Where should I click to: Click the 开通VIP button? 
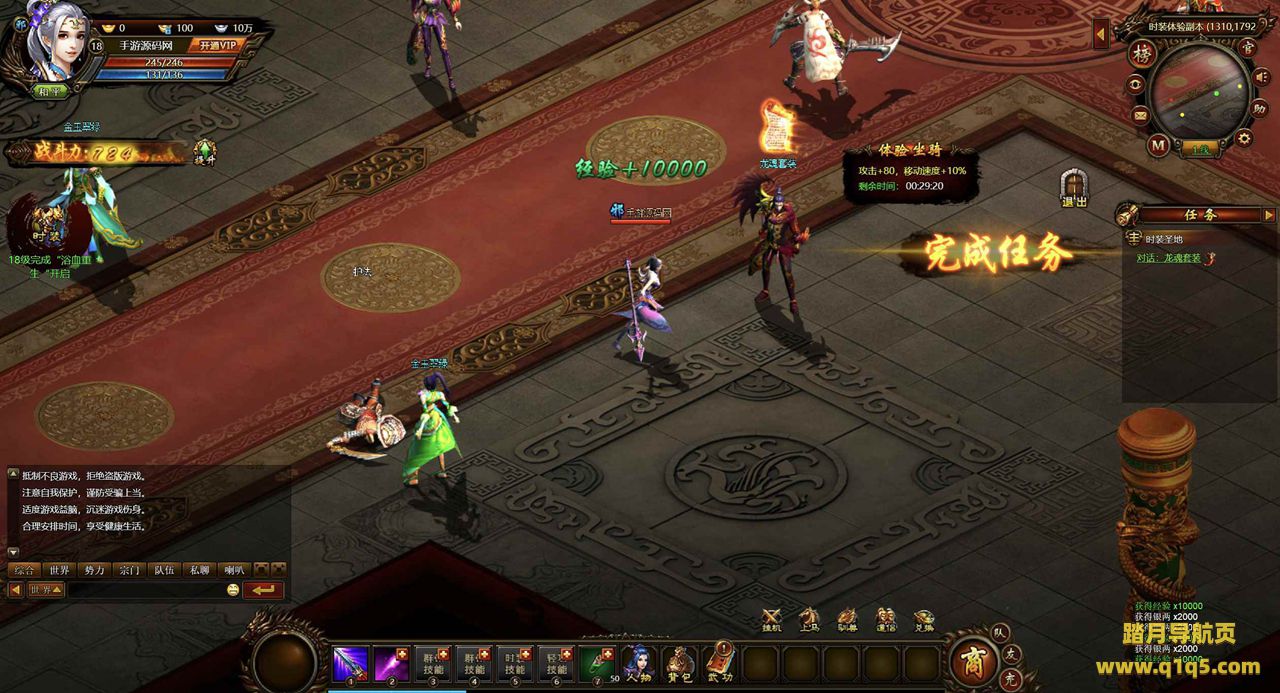[217, 45]
